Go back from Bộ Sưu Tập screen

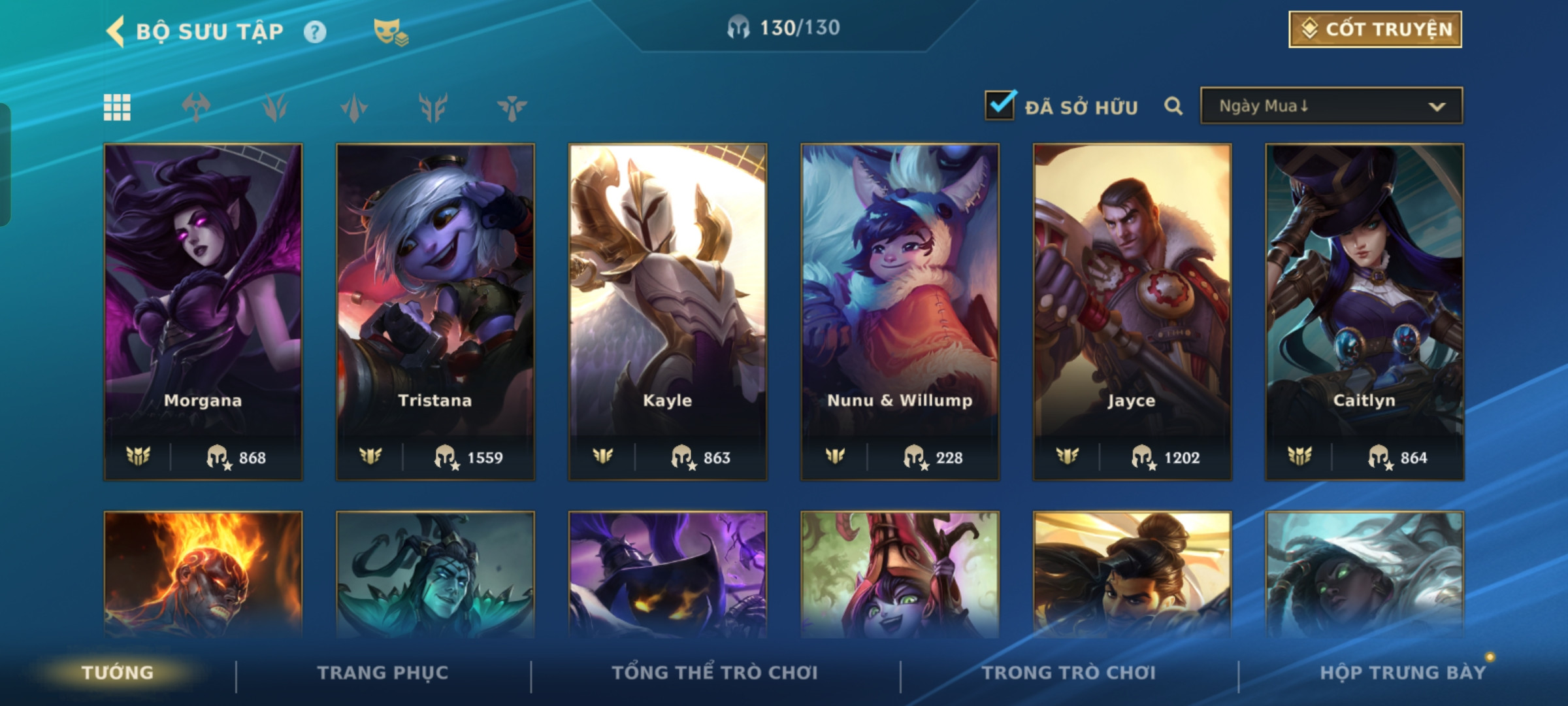(x=116, y=31)
